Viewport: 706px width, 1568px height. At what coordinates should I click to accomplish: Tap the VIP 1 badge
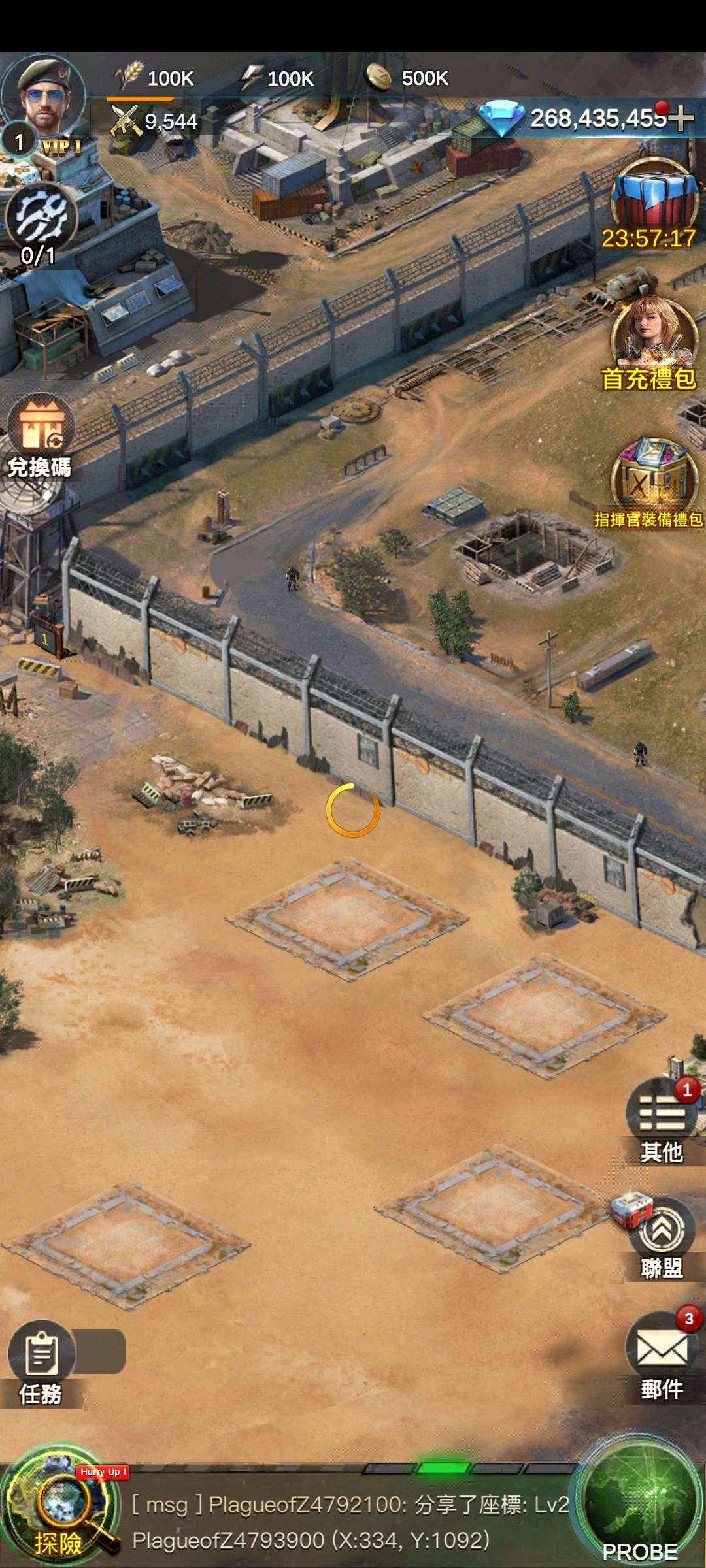(62, 146)
